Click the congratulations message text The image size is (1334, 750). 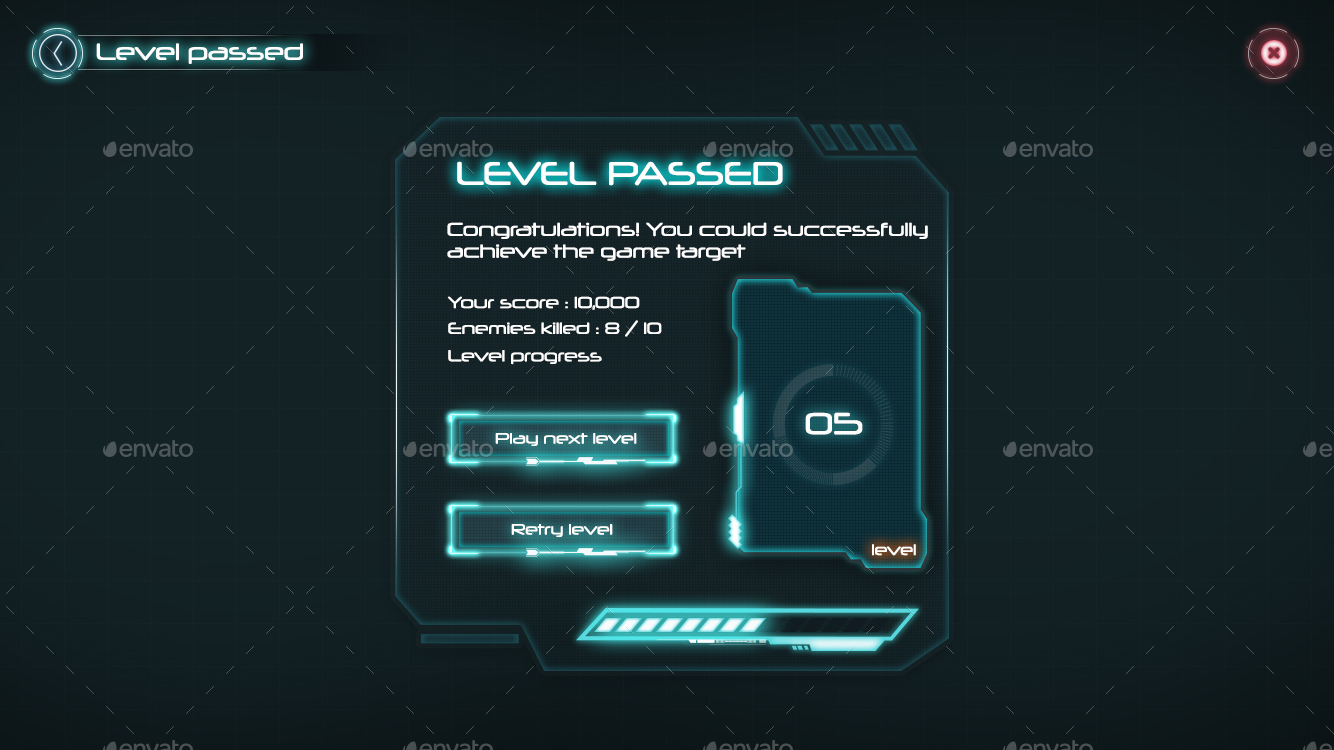[687, 240]
